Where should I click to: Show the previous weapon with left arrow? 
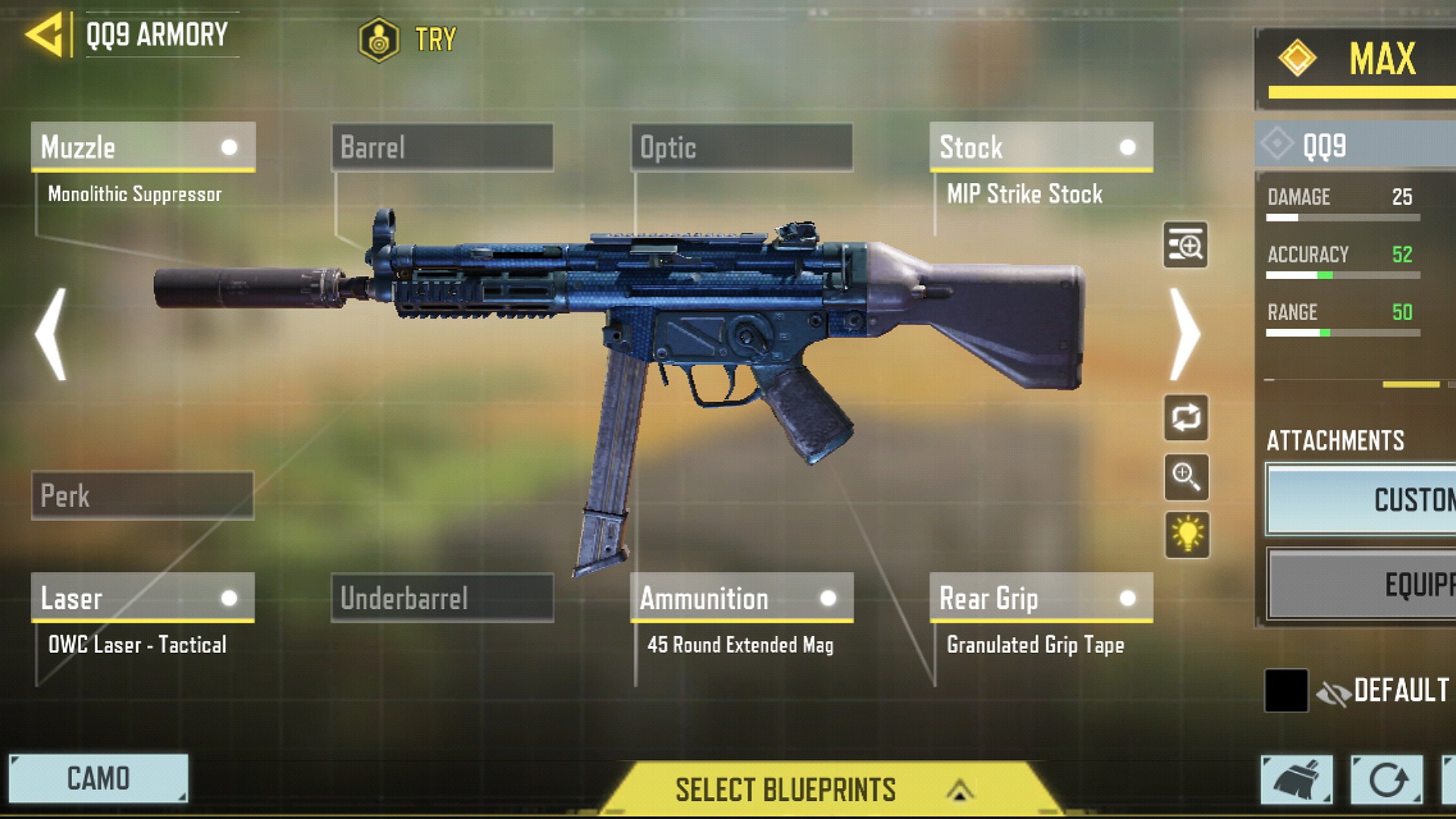pos(52,334)
